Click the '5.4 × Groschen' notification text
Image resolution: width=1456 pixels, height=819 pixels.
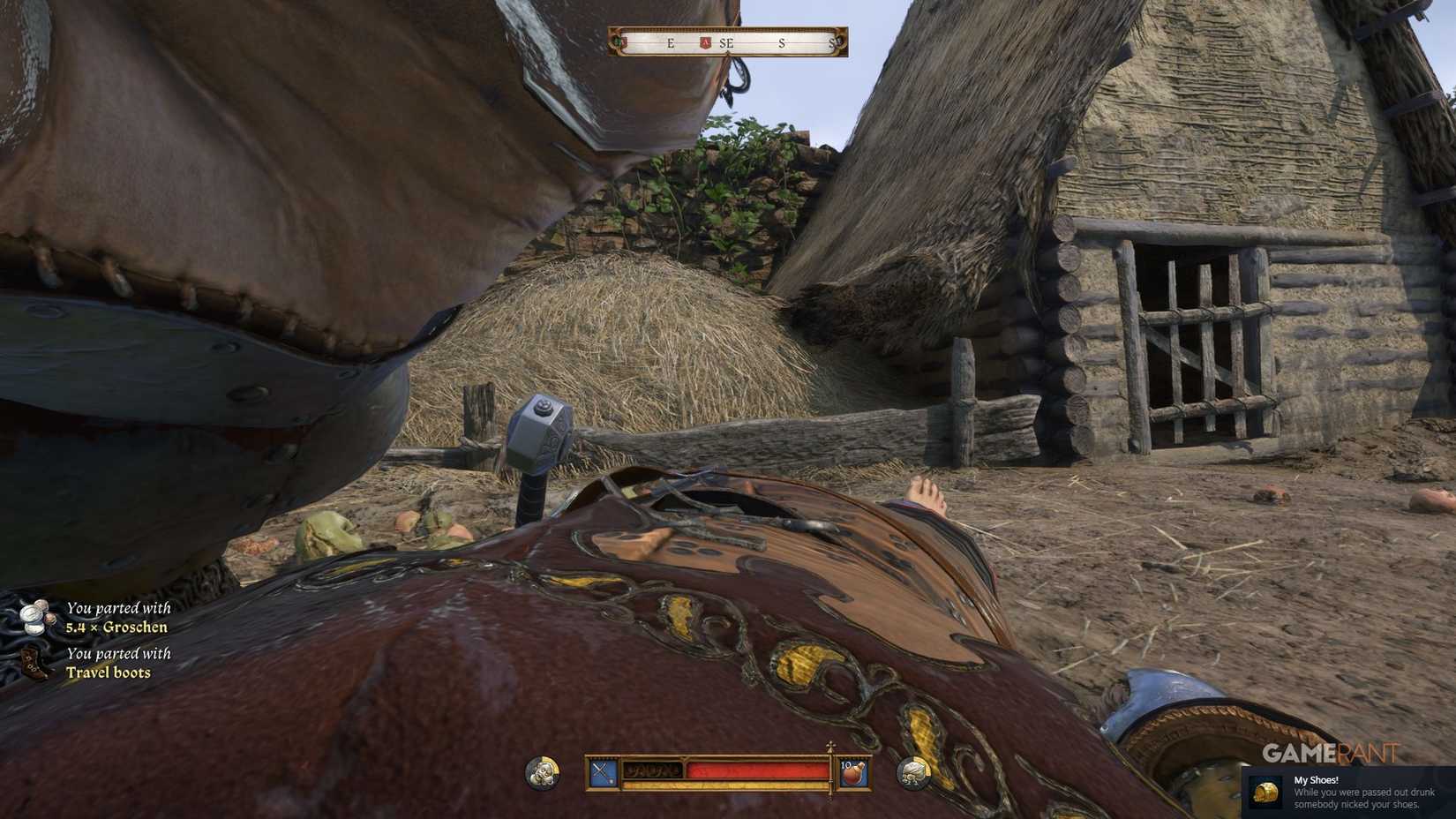(x=117, y=627)
